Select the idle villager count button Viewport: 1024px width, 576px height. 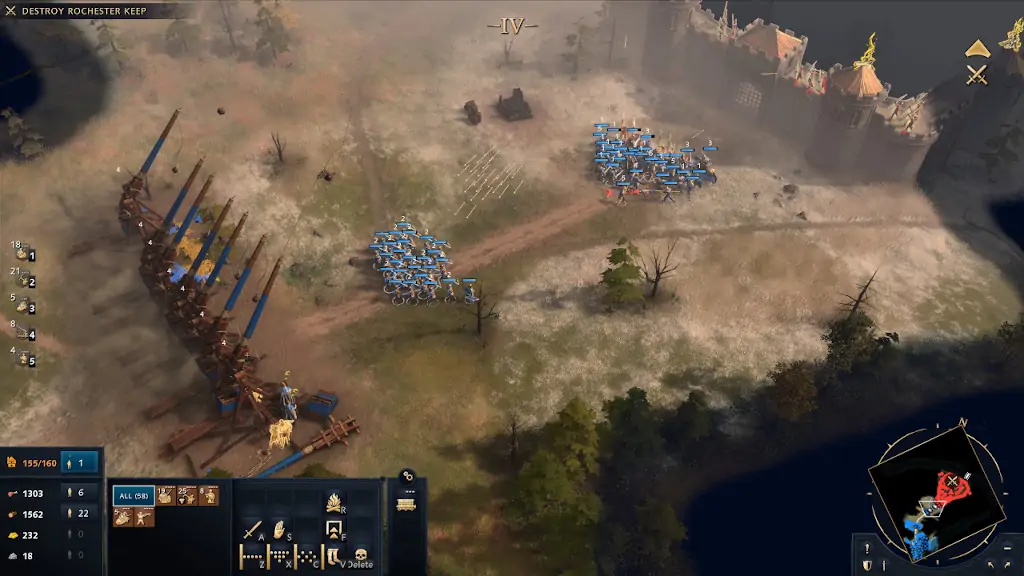point(80,463)
